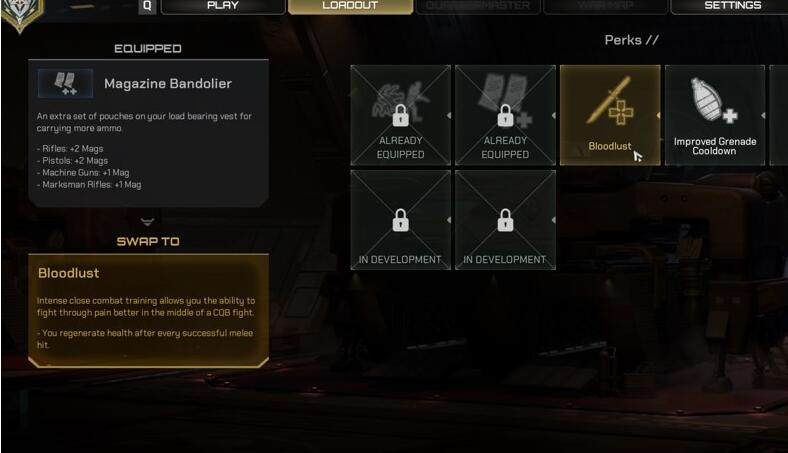This screenshot has width=788, height=453.
Task: Select the dimmed Quartermaster tab
Action: (x=477, y=6)
